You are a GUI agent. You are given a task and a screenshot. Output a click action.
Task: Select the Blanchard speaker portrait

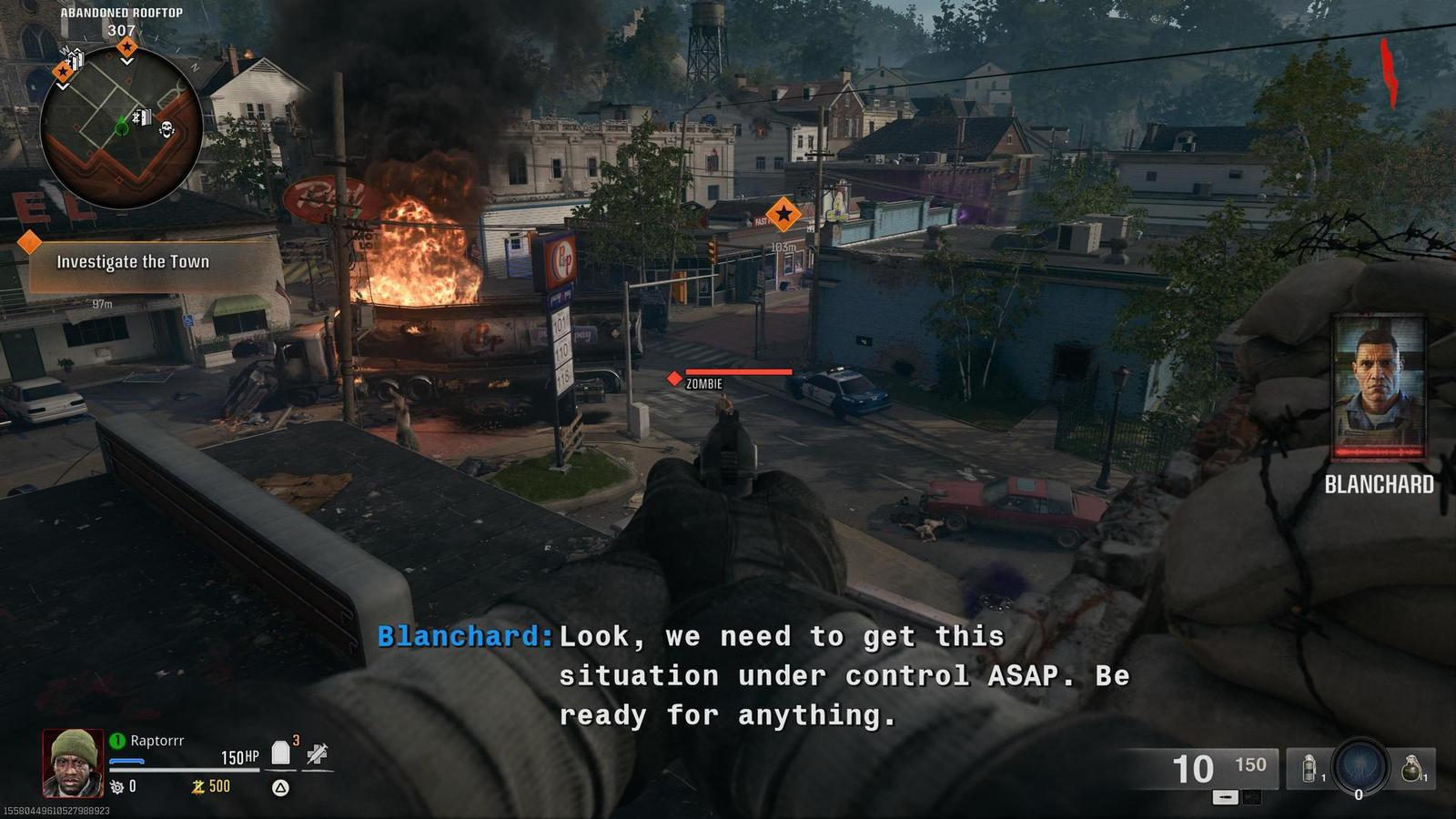coord(1379,387)
